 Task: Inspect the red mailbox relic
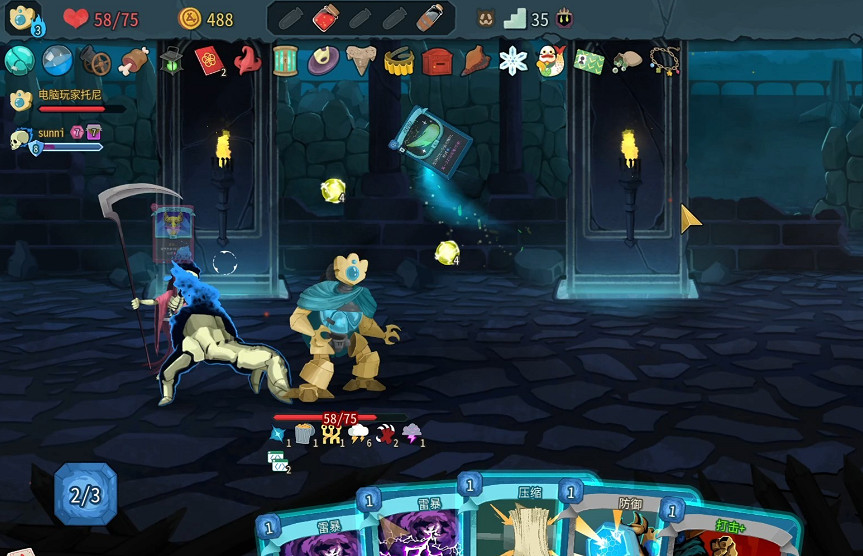tap(437, 61)
